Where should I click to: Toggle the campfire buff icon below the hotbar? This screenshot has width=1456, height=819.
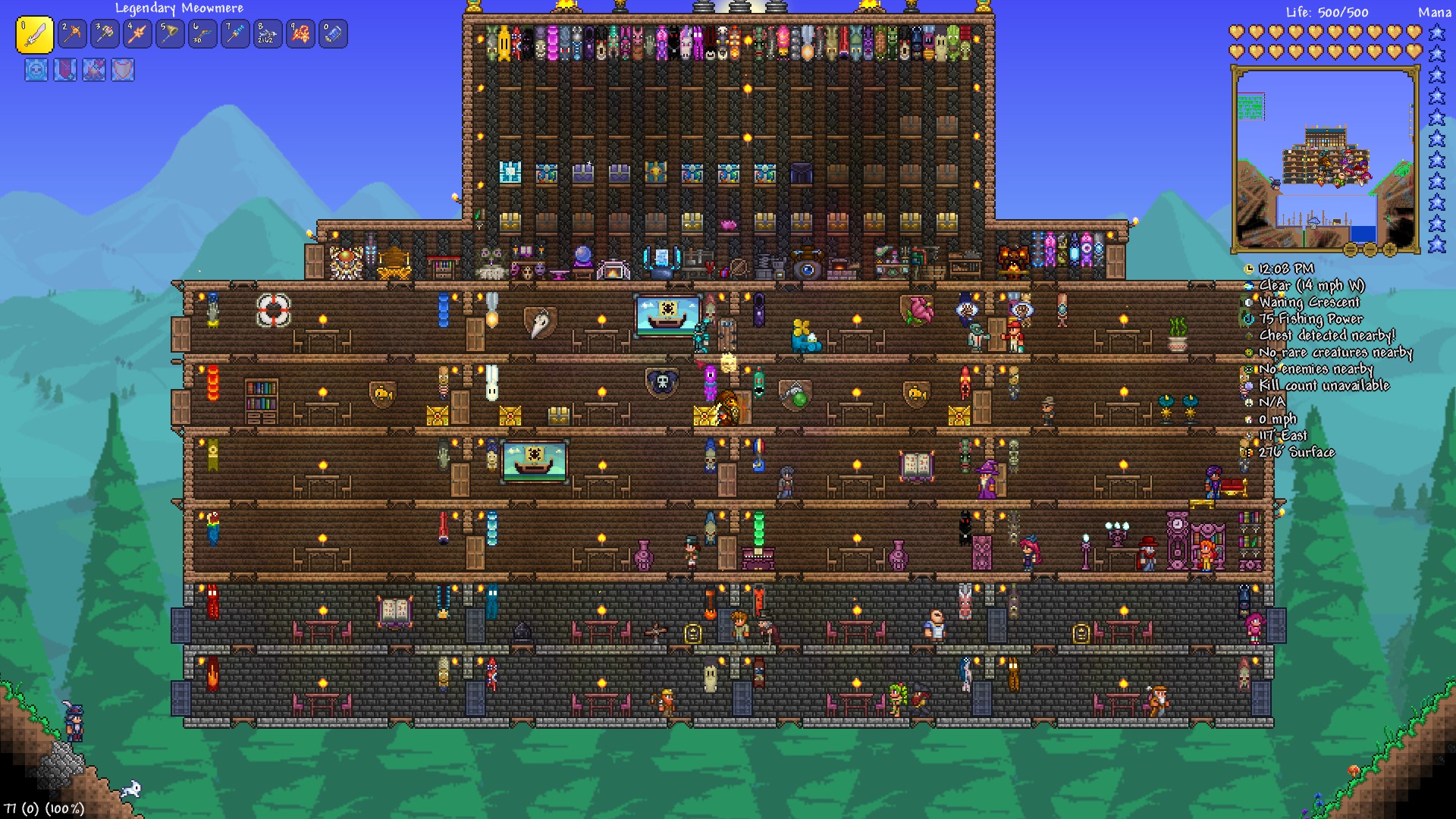coord(94,70)
